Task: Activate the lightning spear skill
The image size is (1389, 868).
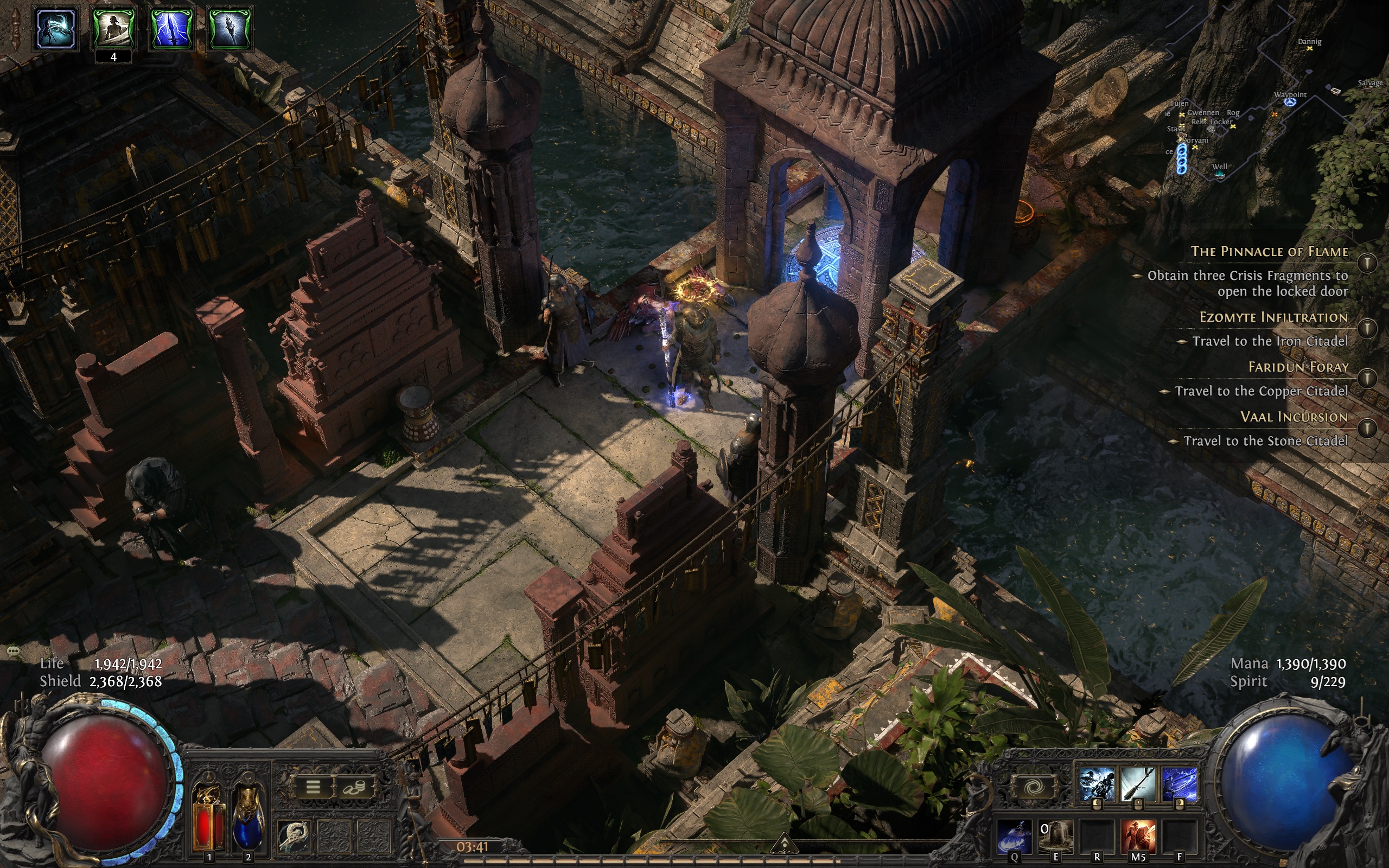Action: tap(1180, 786)
